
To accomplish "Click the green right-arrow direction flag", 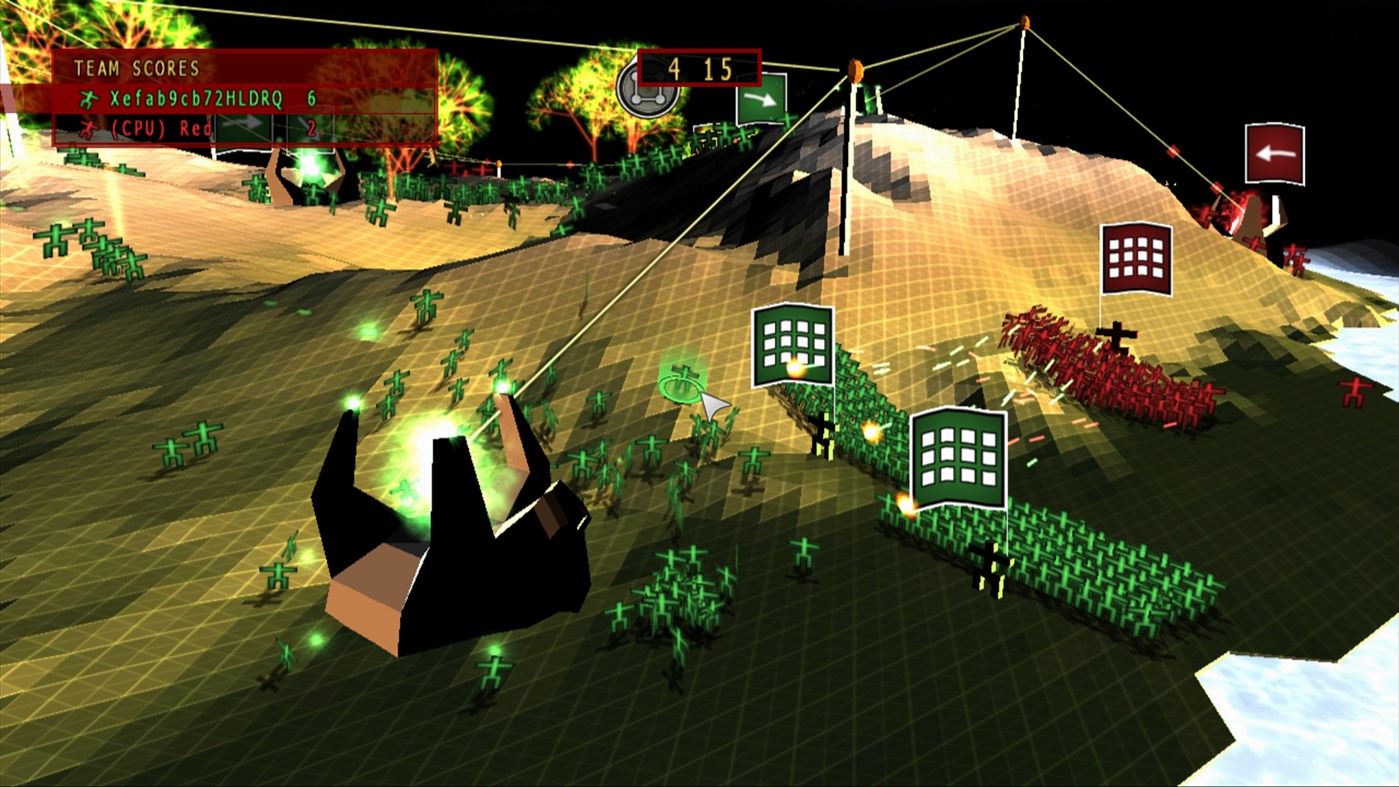I will [x=760, y=100].
